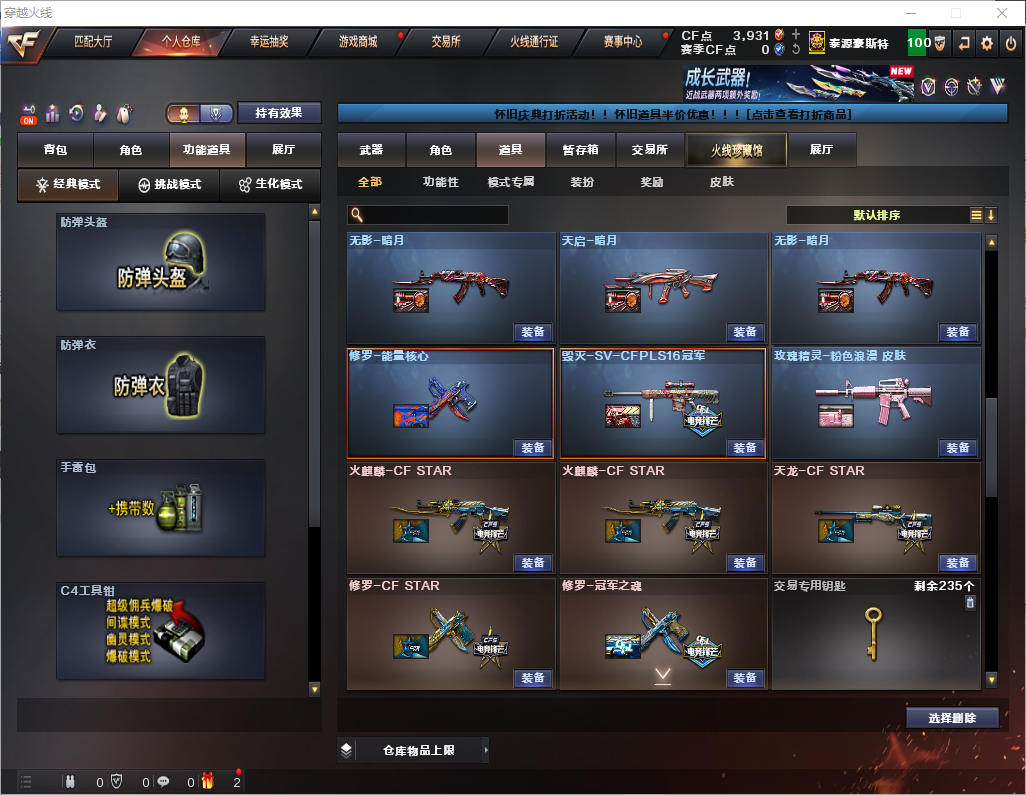Select the 手雷包 grenade pack item
Viewport: 1026px width, 795px height.
coord(161,508)
